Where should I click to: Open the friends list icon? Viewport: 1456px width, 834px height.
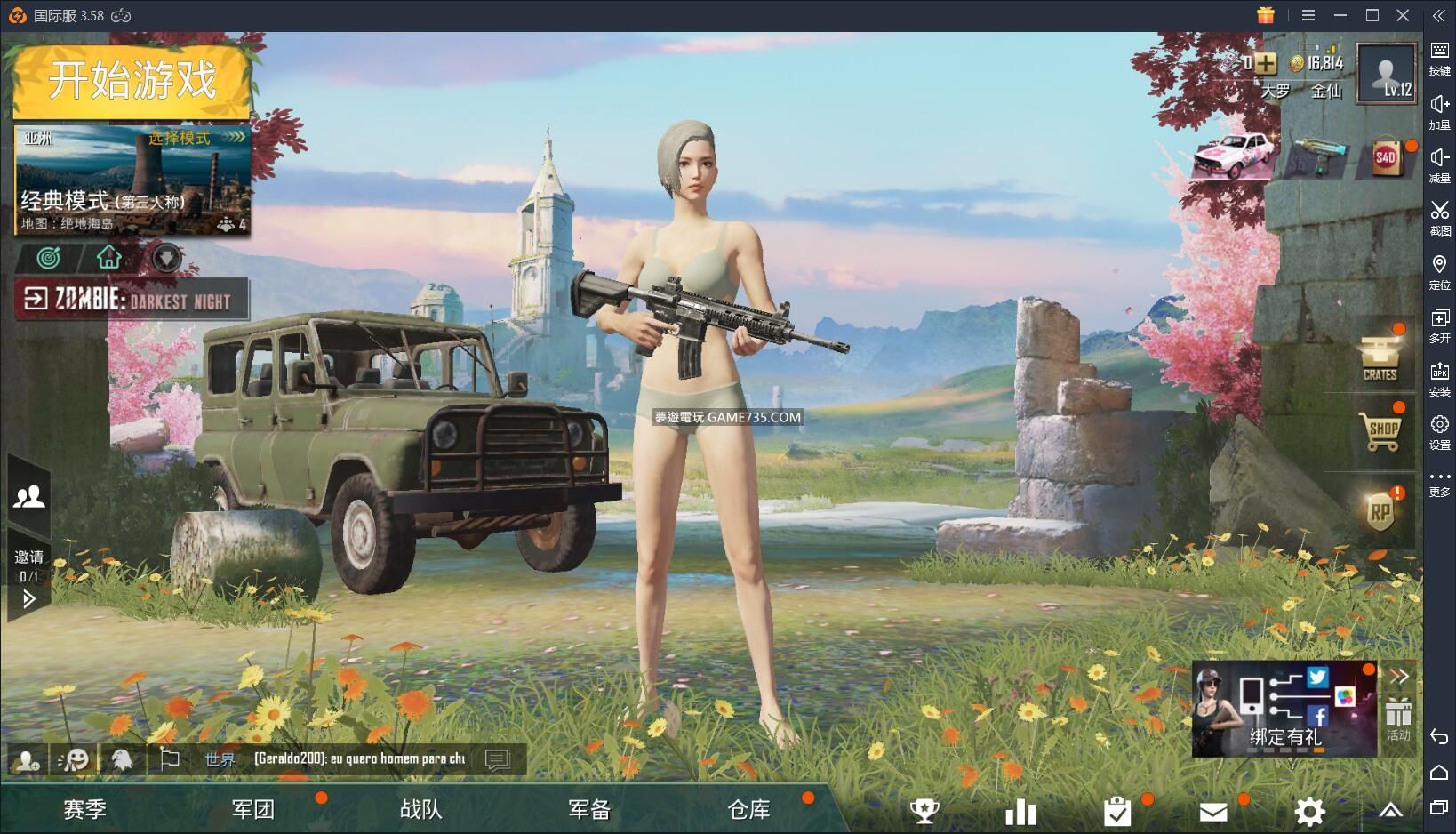click(29, 496)
